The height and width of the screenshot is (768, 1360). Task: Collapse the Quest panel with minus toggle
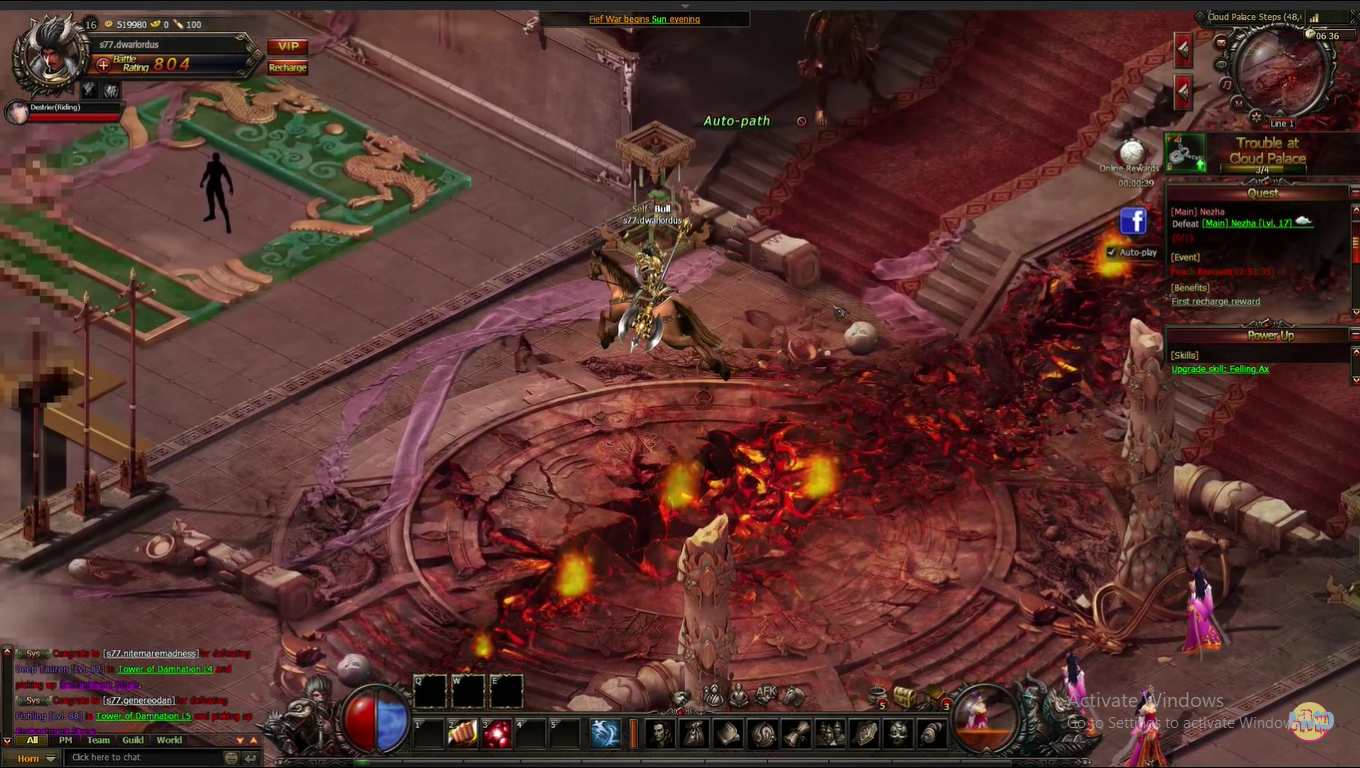[x=1354, y=191]
